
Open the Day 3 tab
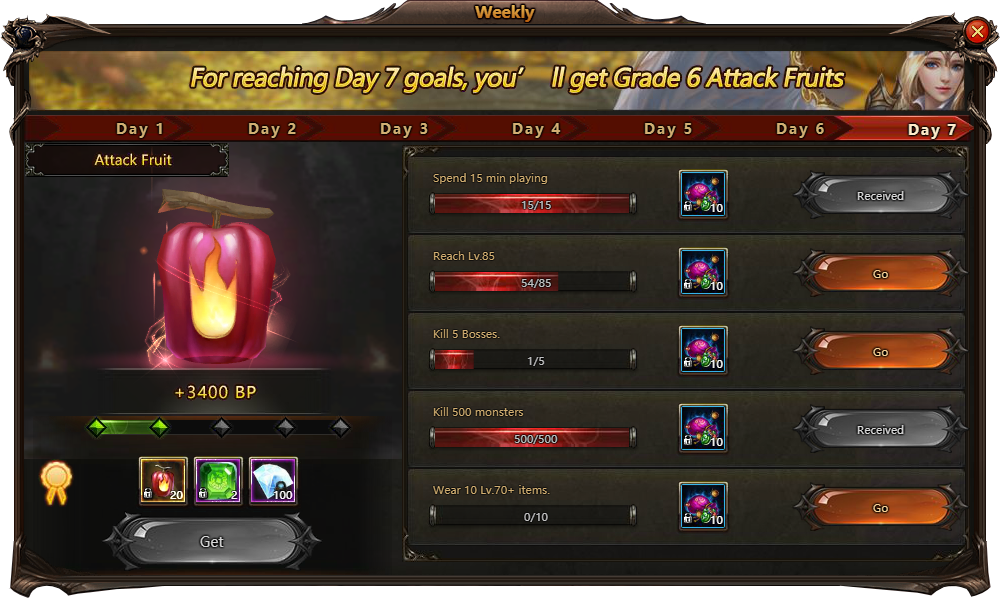click(x=404, y=128)
